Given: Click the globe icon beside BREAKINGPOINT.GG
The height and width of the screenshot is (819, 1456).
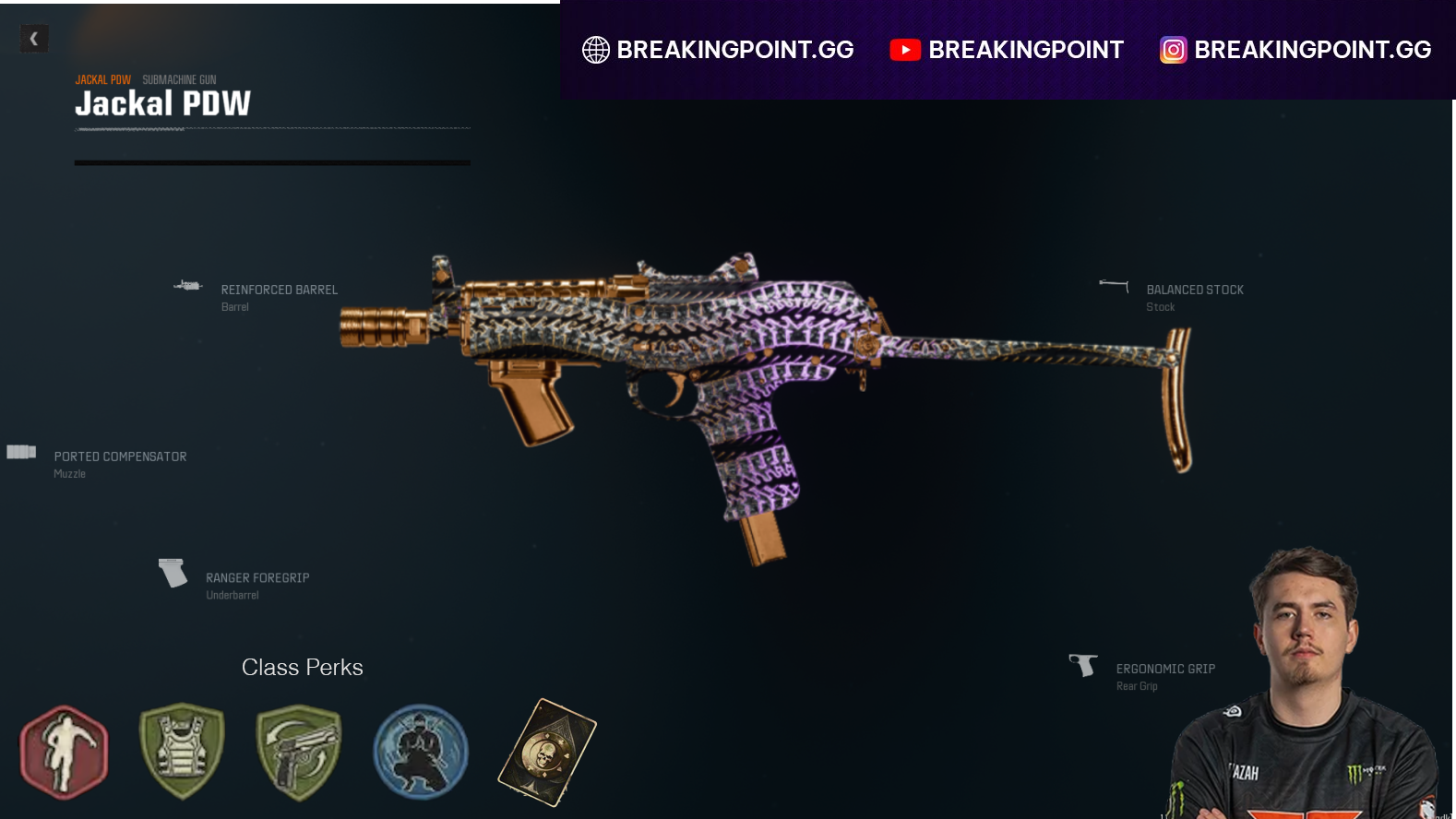Looking at the screenshot, I should click(x=596, y=50).
